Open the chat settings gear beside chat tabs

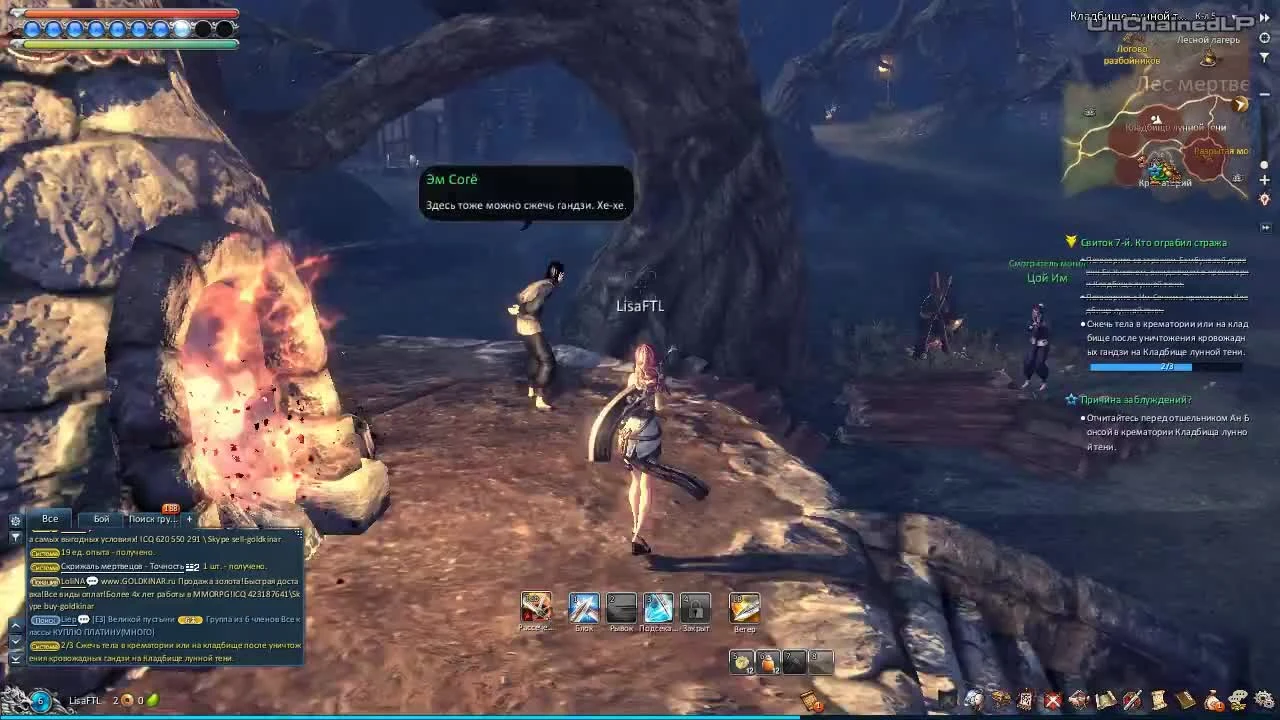15,521
